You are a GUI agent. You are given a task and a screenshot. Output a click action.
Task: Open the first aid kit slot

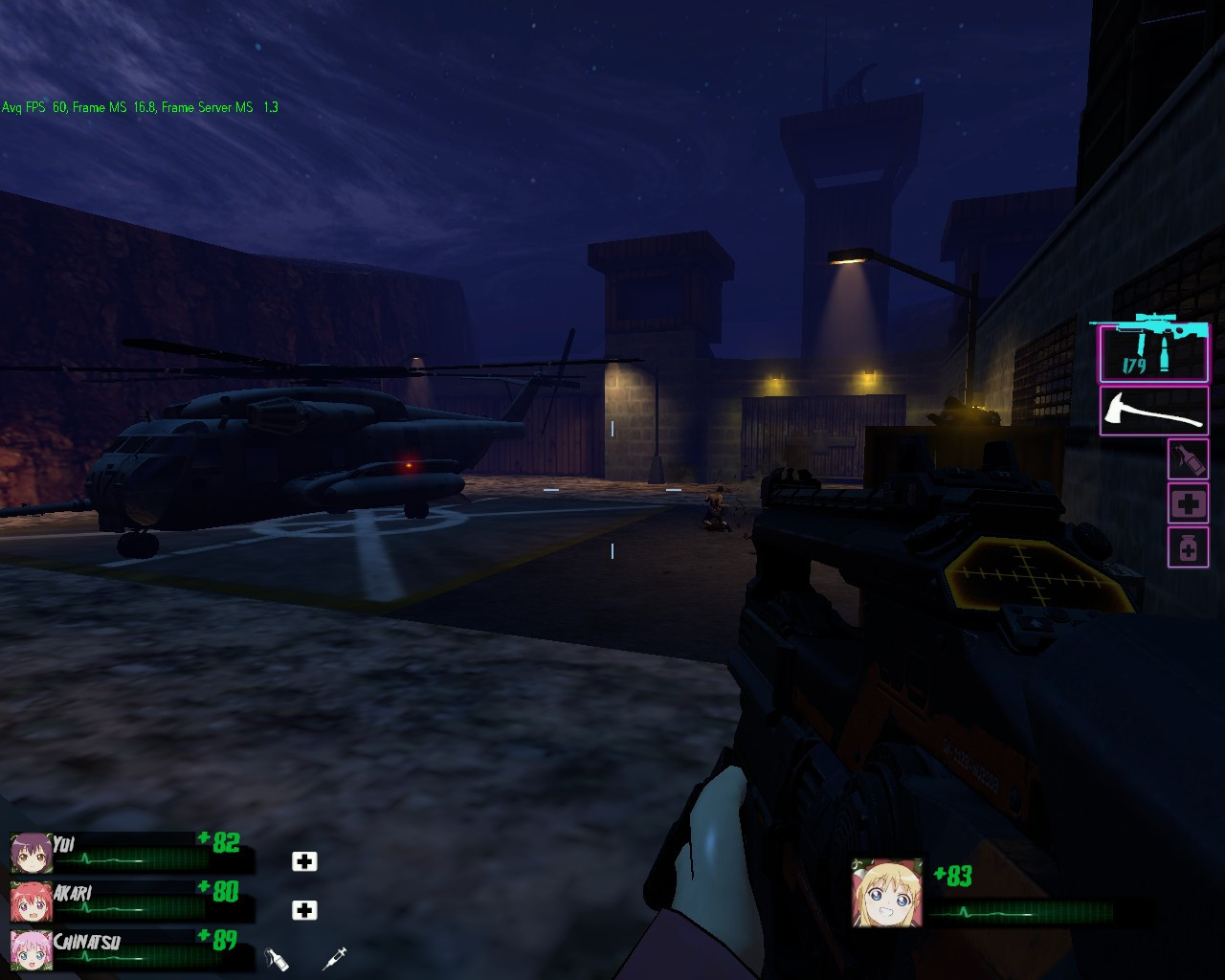1188,502
